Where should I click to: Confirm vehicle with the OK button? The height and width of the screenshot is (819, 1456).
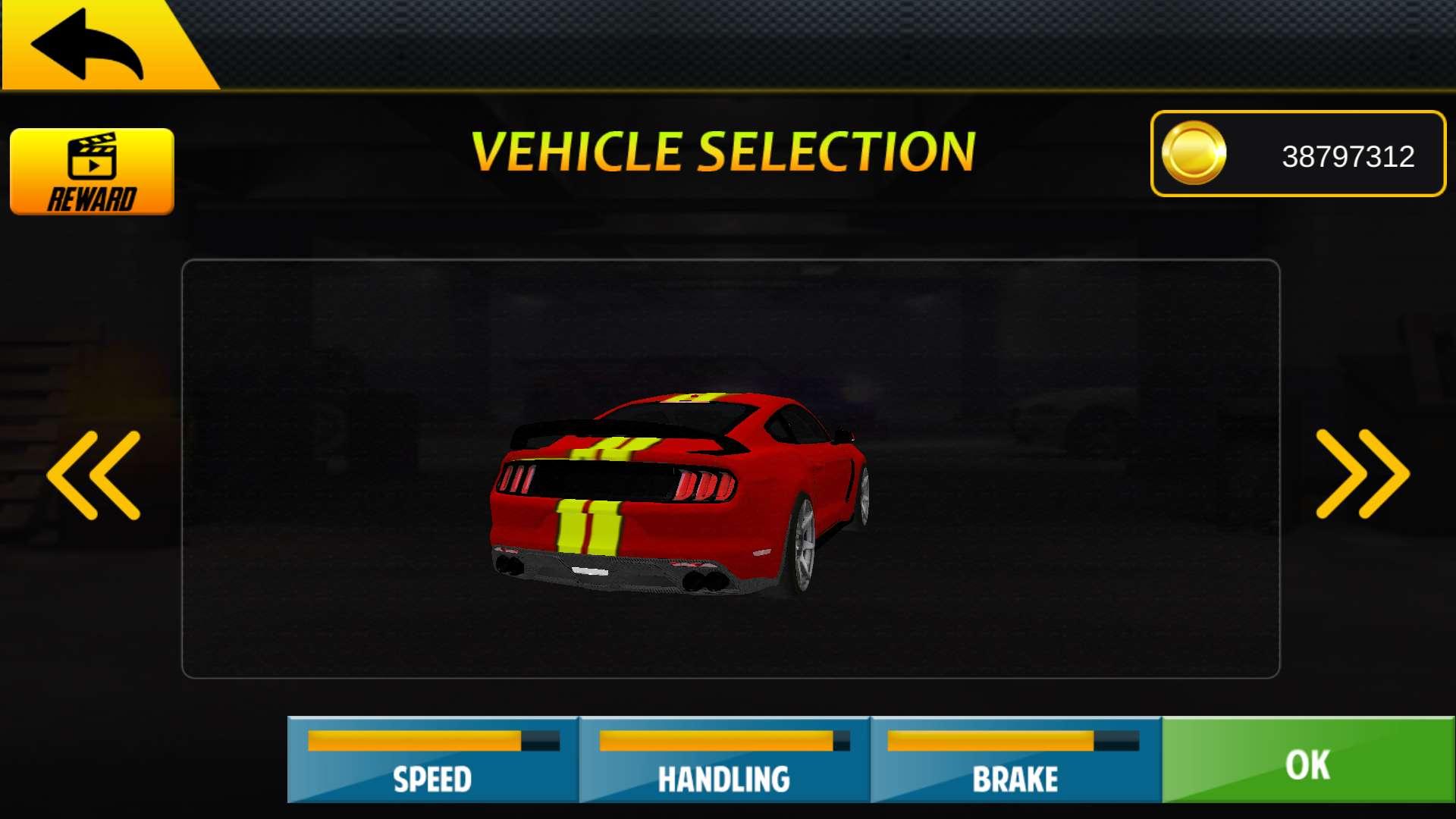(x=1307, y=760)
